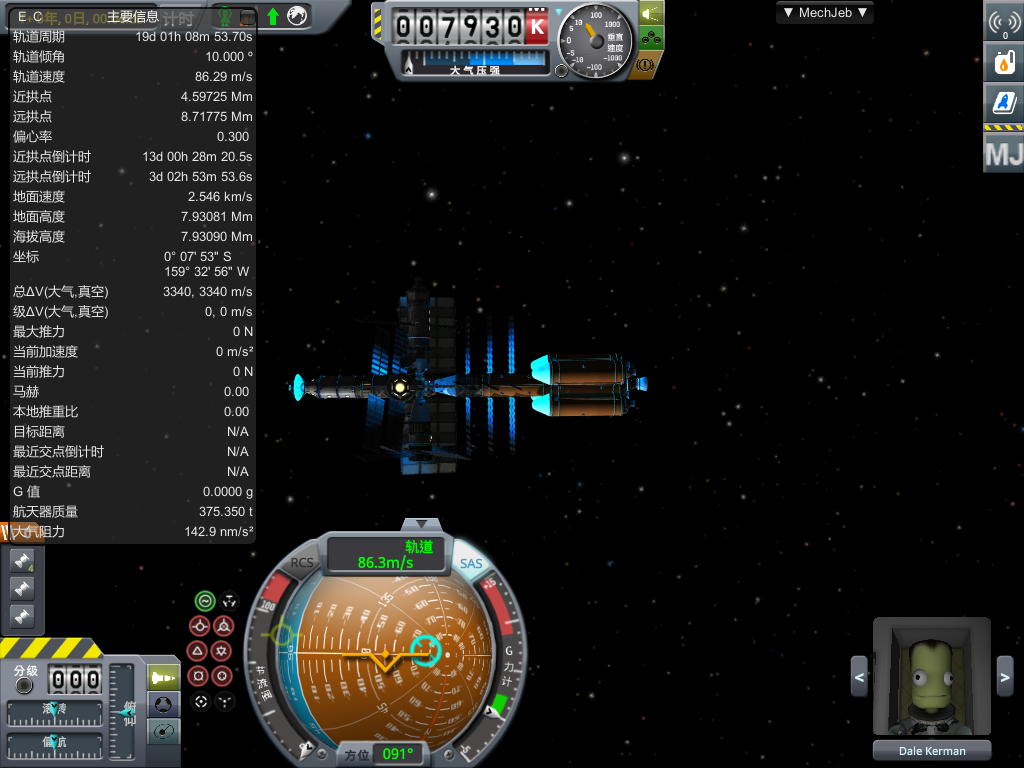
Task: Toggle RCS on the navball
Action: [302, 563]
